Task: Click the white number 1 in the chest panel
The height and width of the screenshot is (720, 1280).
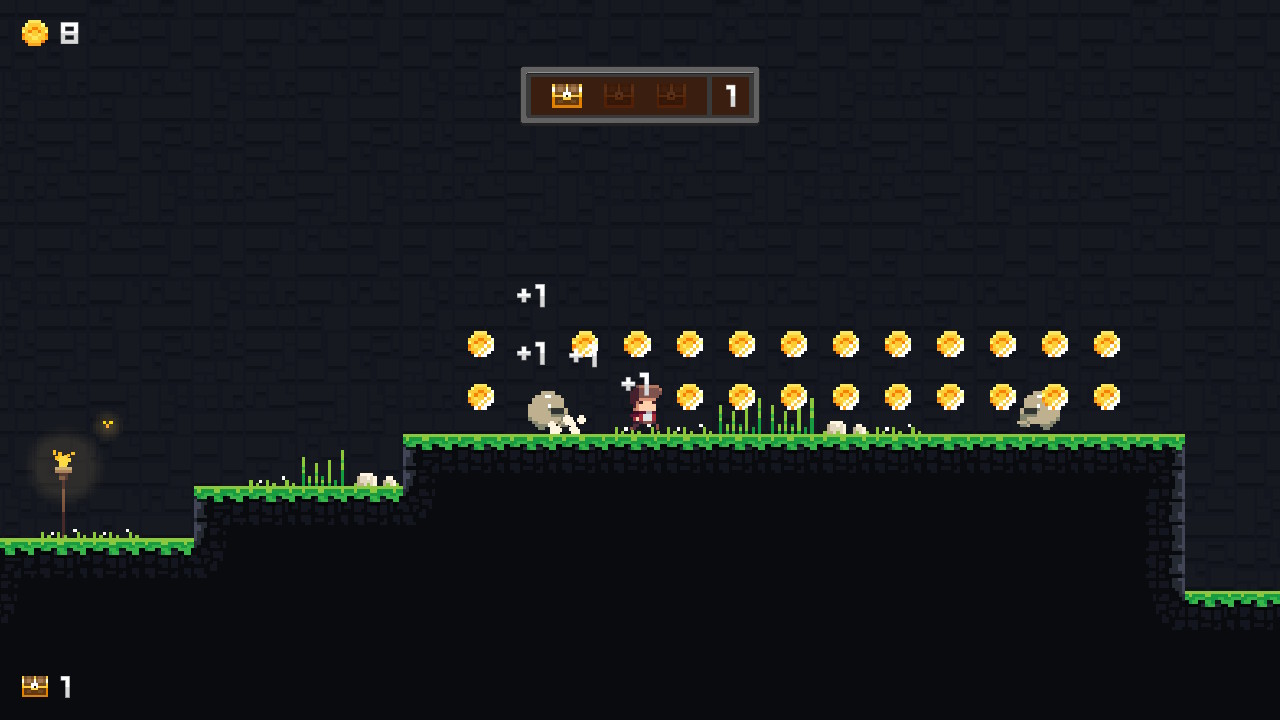Action: point(730,96)
